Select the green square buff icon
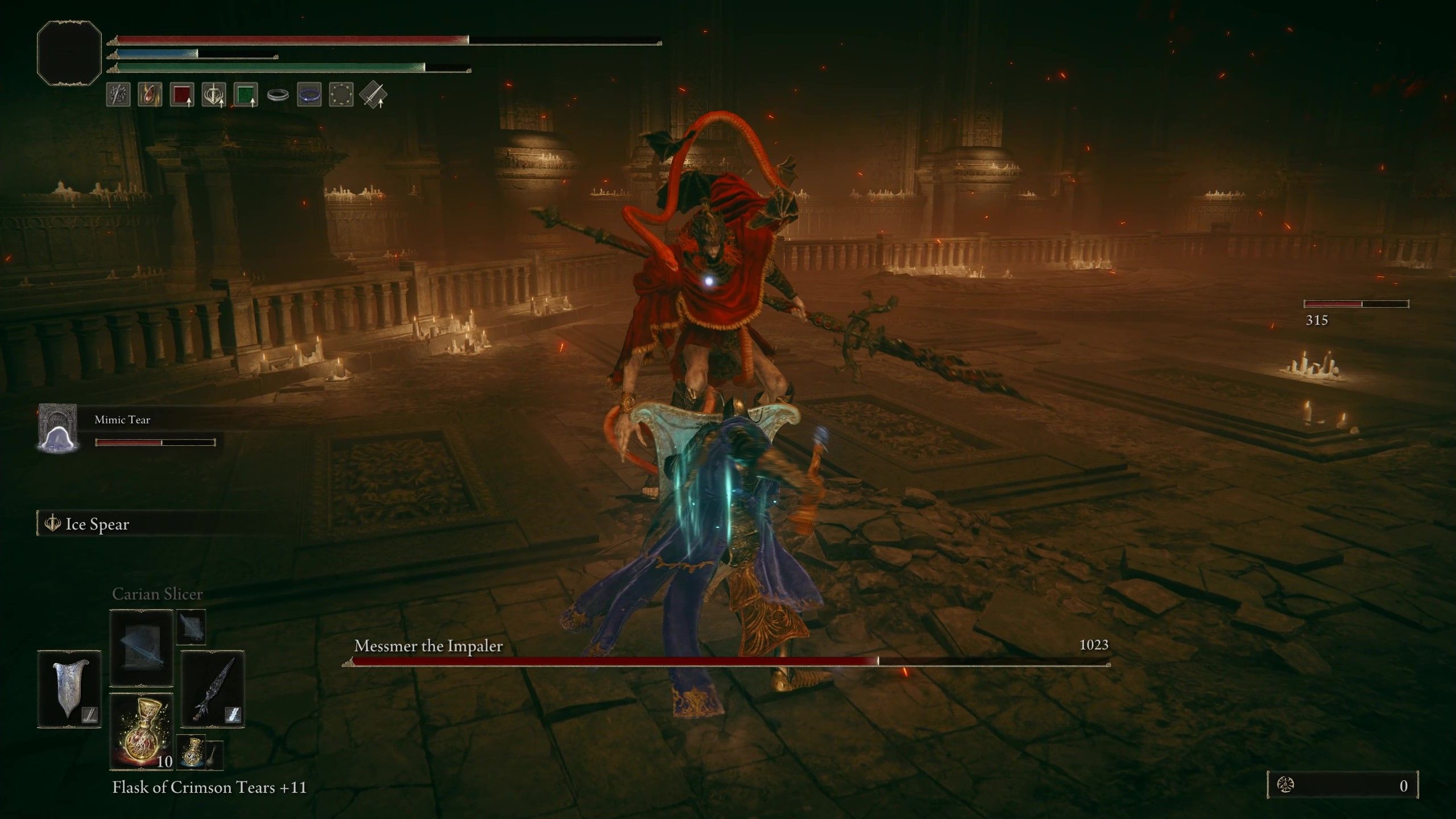 246,95
